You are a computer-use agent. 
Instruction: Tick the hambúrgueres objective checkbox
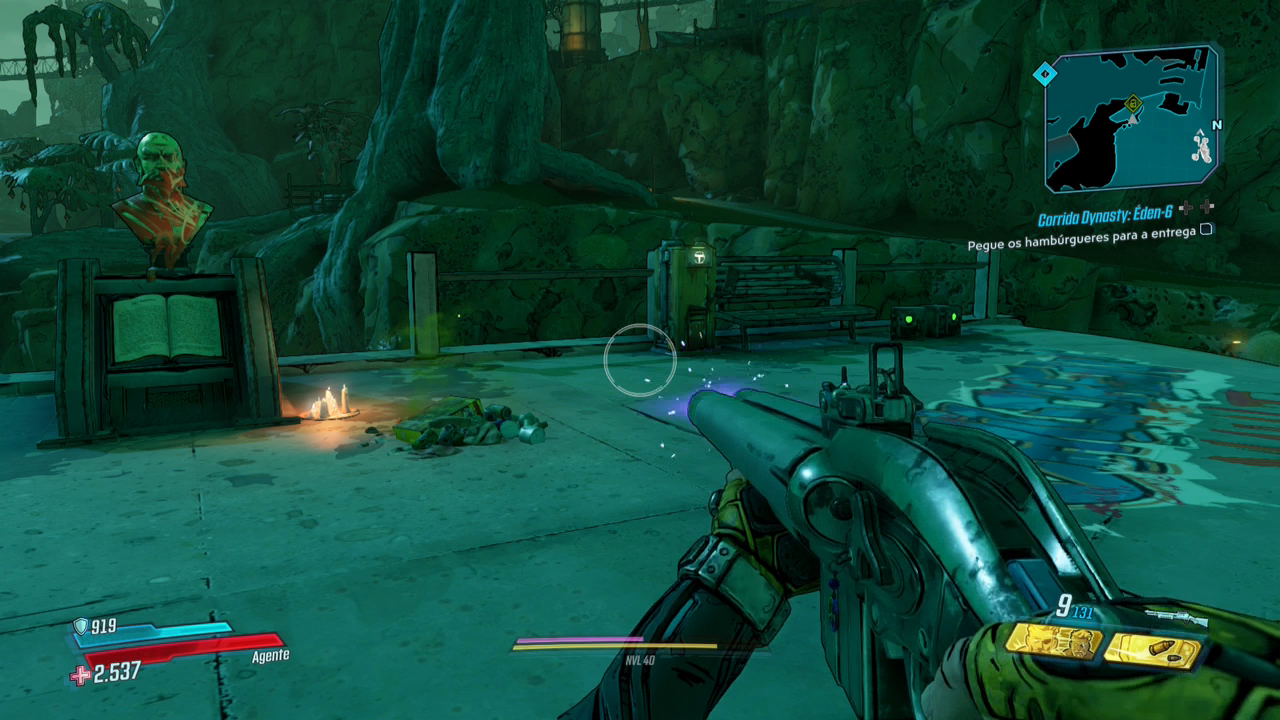1206,230
